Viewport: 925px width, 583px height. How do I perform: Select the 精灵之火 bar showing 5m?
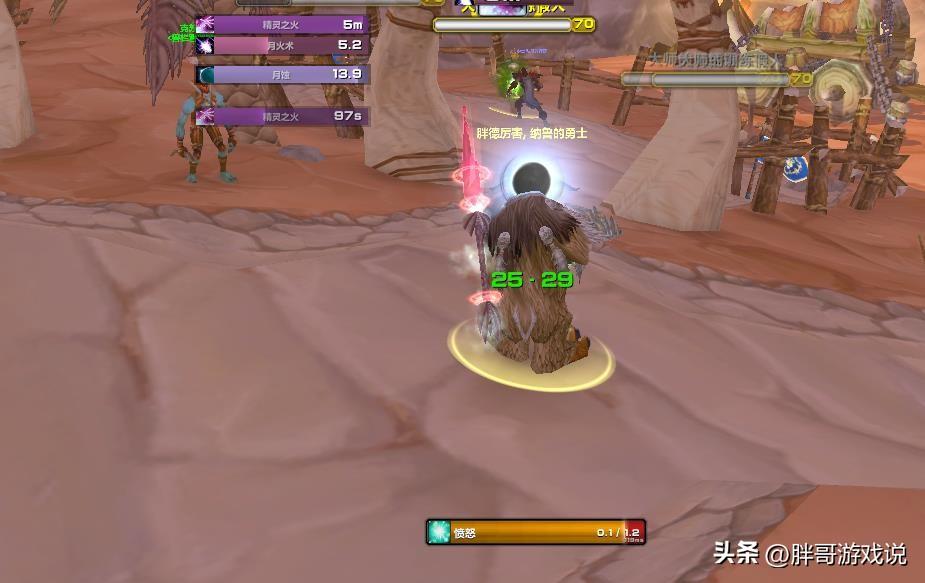[x=291, y=25]
